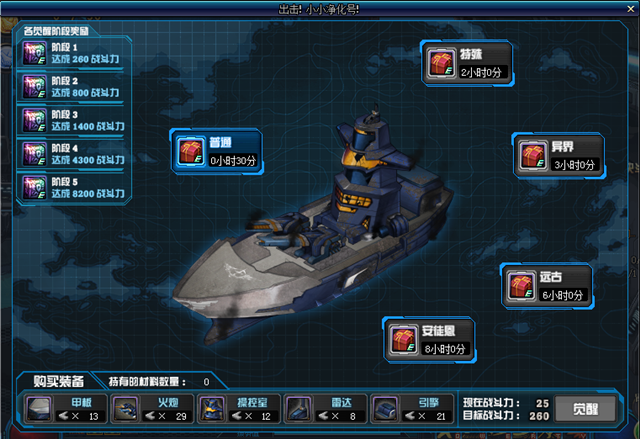Select the 阶段 3 reward for 1400 power
This screenshot has height=439, width=640.
pos(73,121)
